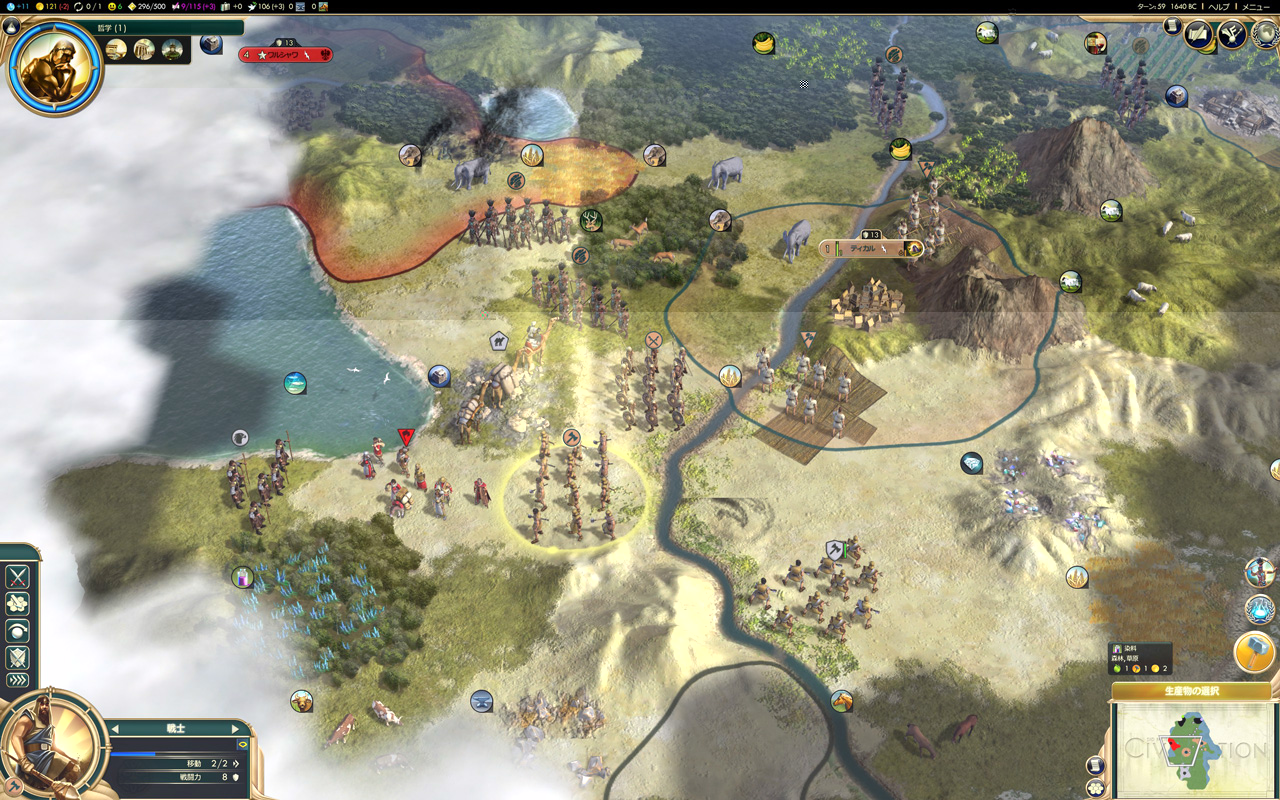1280x800 pixels.
Task: Click the crossed swords attack action
Action: coord(18,577)
